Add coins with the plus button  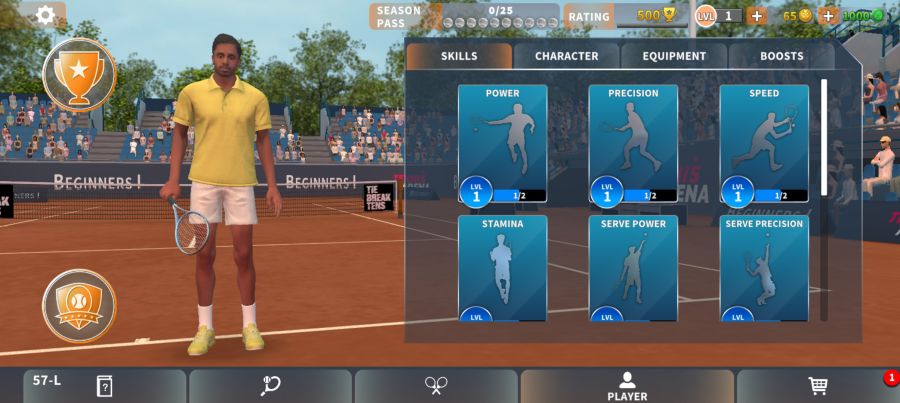(x=828, y=16)
